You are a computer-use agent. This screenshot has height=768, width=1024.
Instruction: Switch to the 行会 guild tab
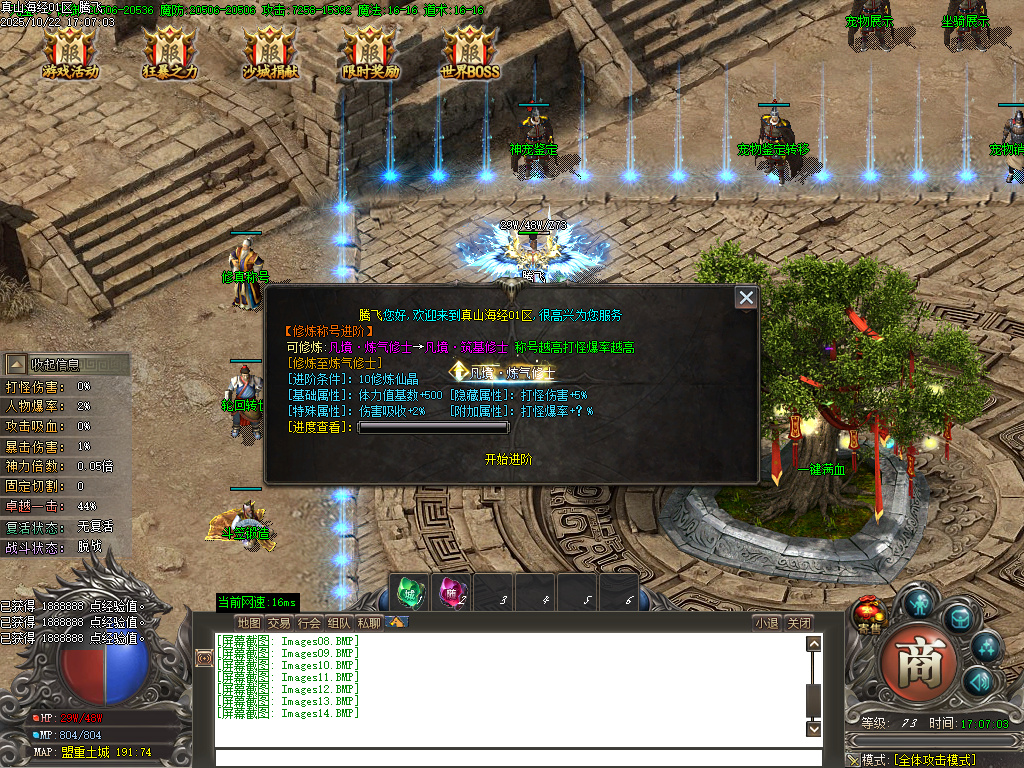pos(309,622)
